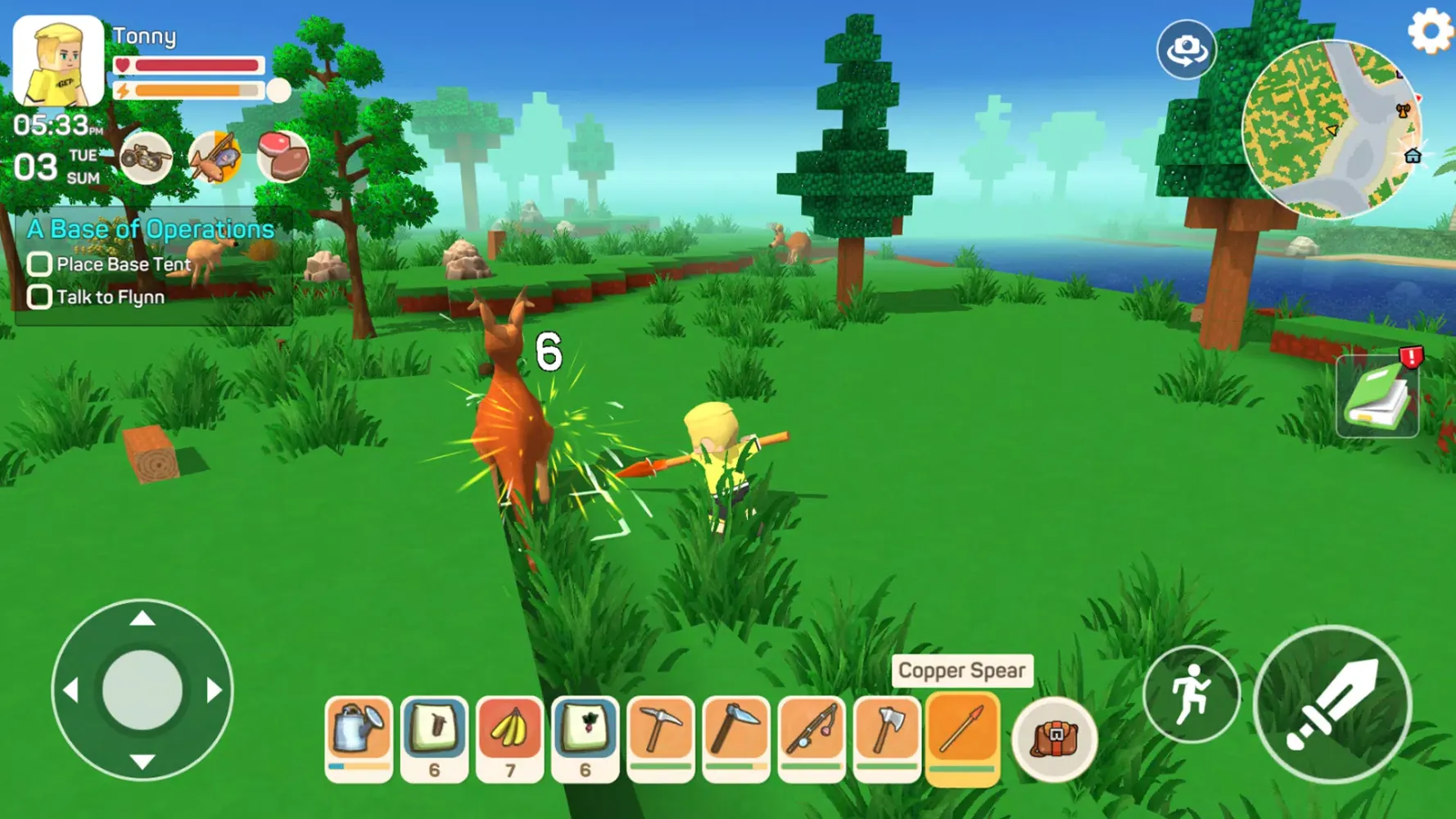The height and width of the screenshot is (819, 1456).
Task: Check the Place Base Tent objective
Action: (x=38, y=264)
